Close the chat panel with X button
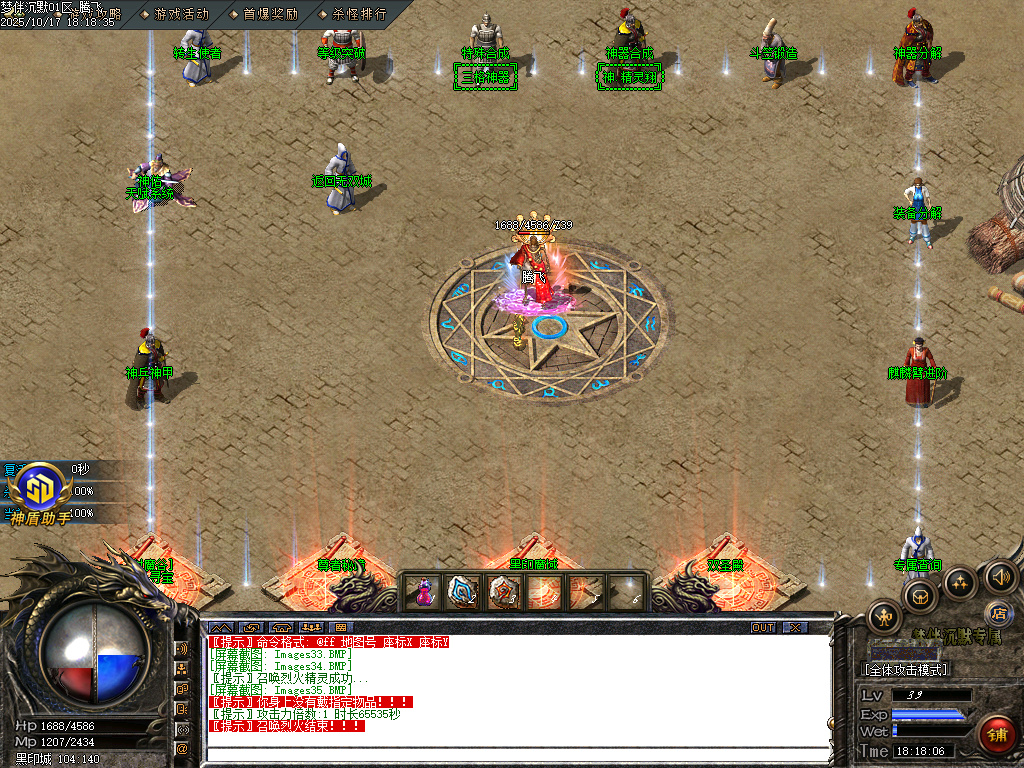 [x=795, y=627]
